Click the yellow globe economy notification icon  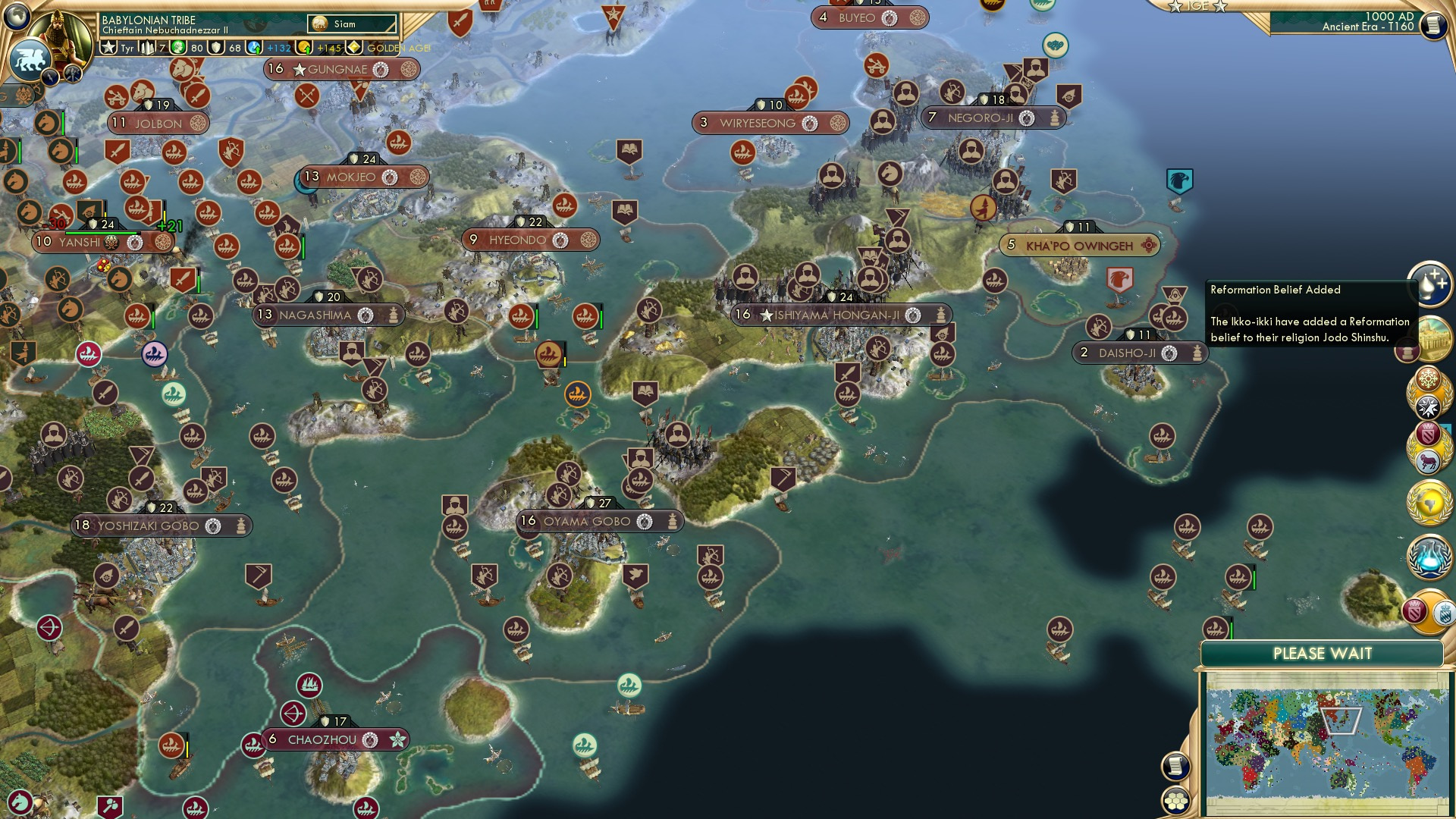[1429, 503]
